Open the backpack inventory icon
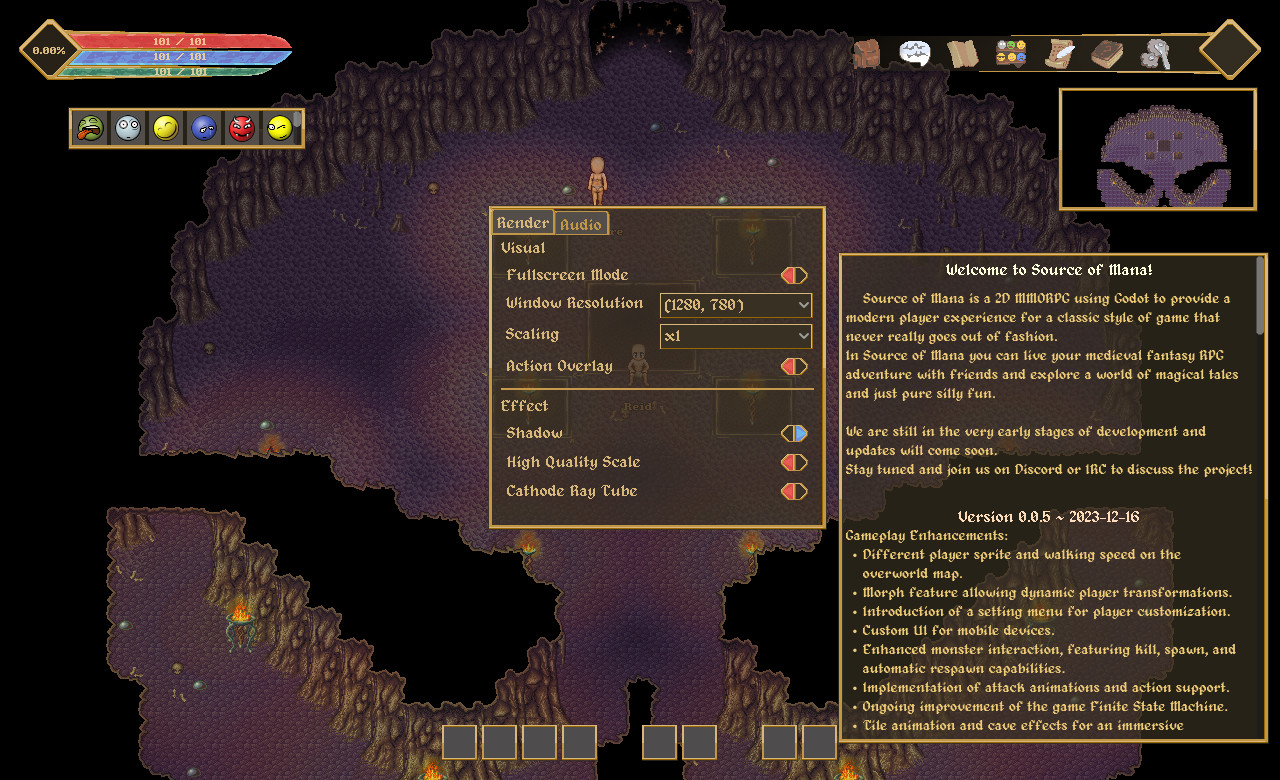 (866, 54)
